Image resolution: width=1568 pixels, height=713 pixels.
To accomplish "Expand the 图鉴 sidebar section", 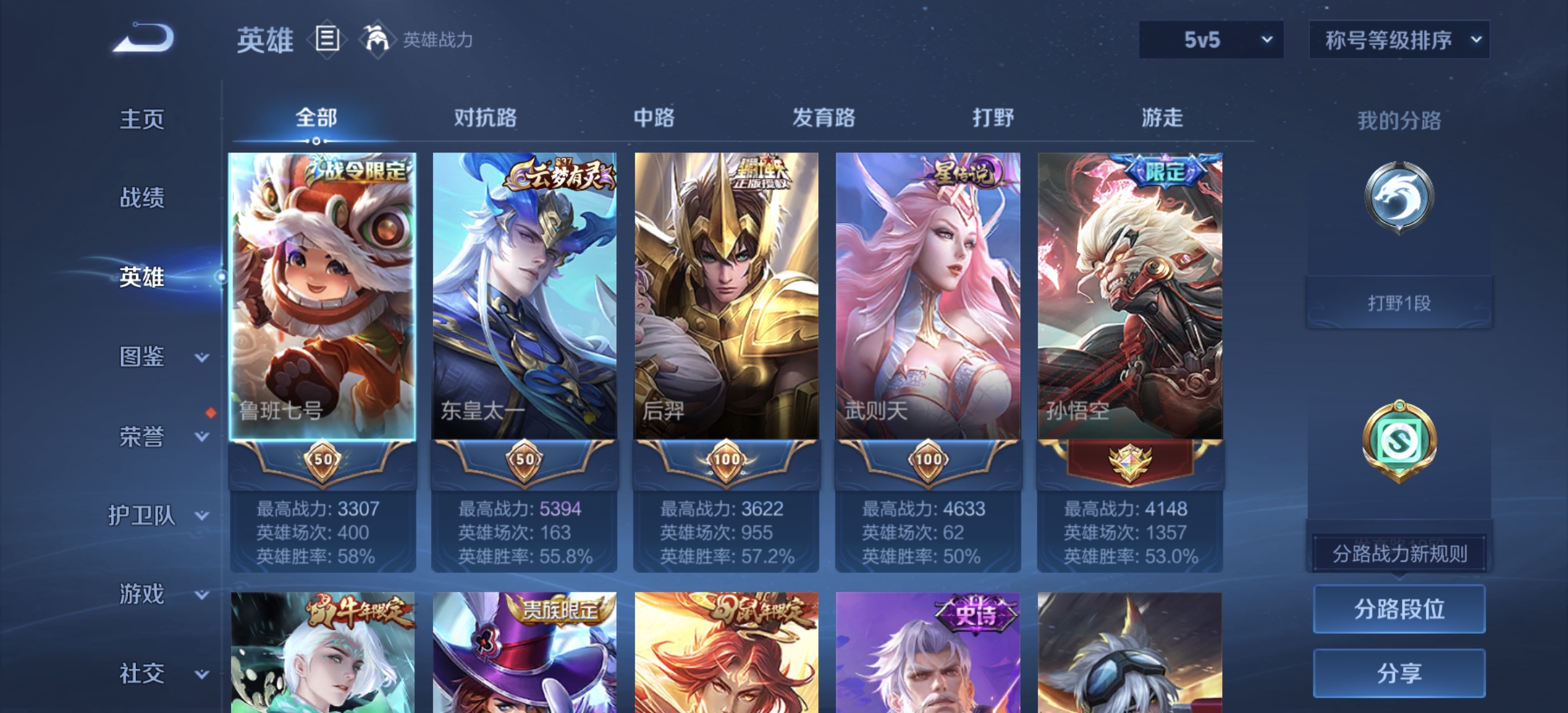I will (x=145, y=356).
